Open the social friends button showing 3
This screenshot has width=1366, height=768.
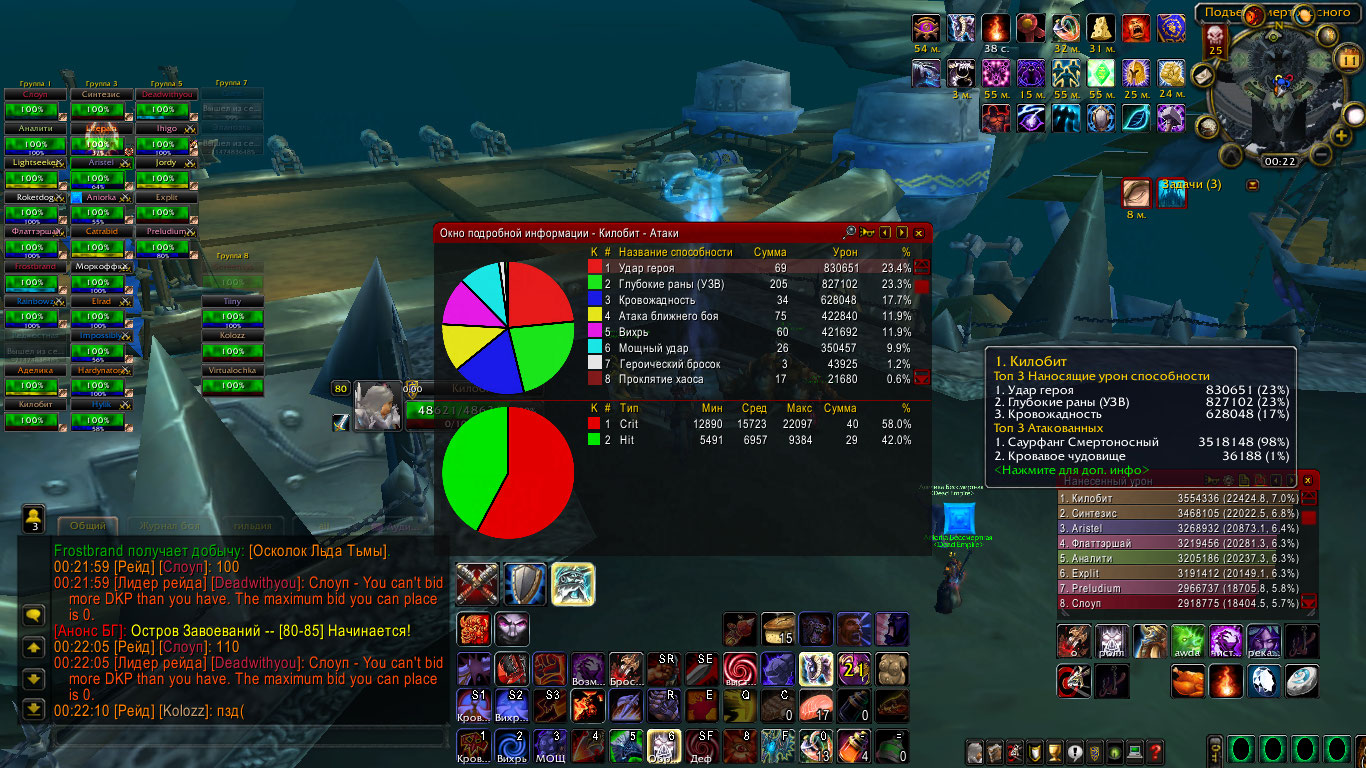[x=33, y=518]
